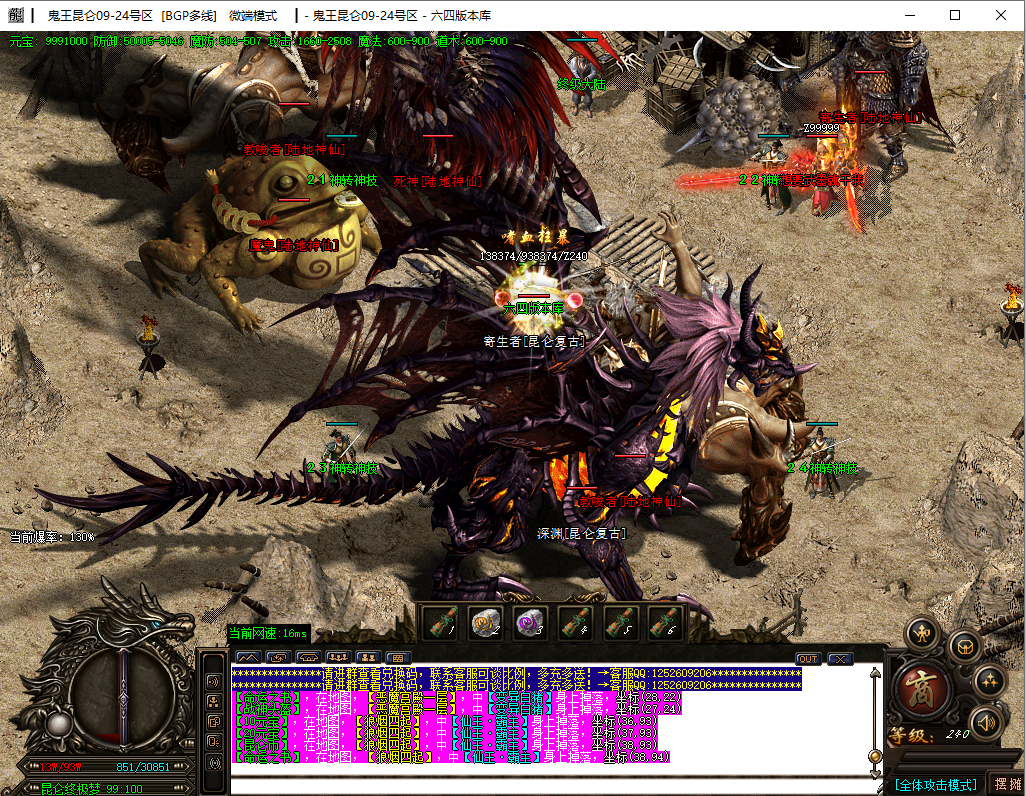Use the scroll in hotbar slot 6

[x=664, y=623]
